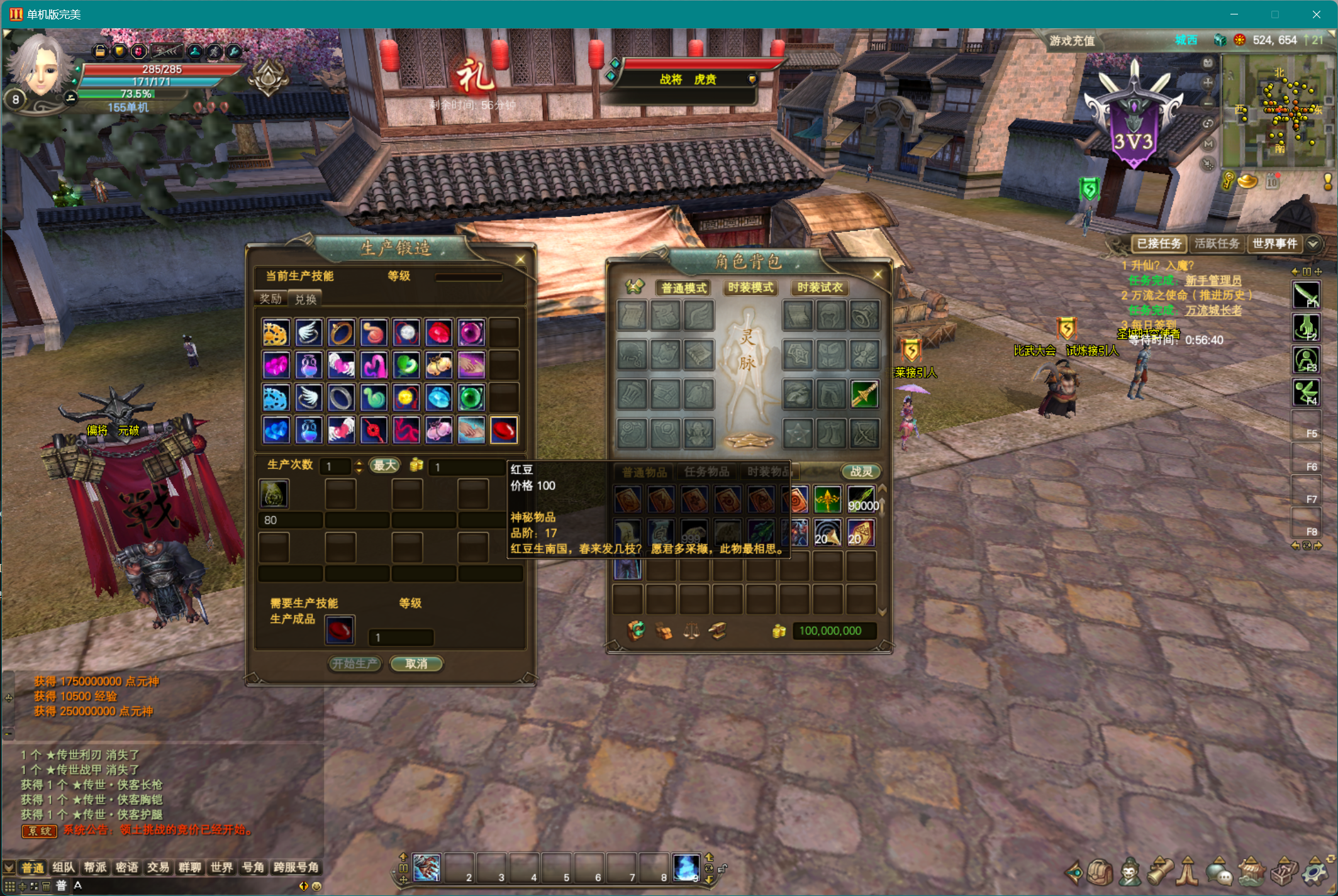Close the game window
The height and width of the screenshot is (896, 1338).
tap(1316, 14)
